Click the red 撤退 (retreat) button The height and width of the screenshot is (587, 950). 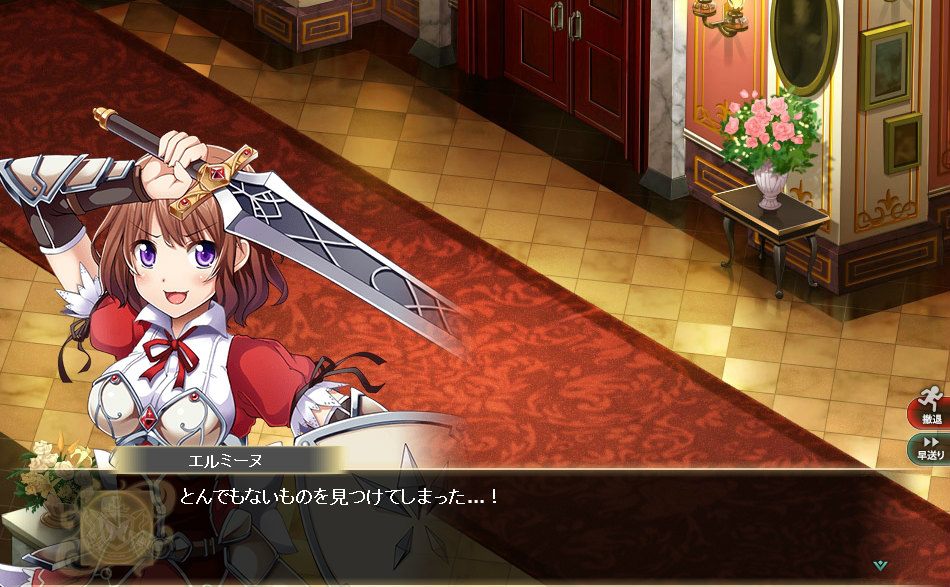coord(930,407)
